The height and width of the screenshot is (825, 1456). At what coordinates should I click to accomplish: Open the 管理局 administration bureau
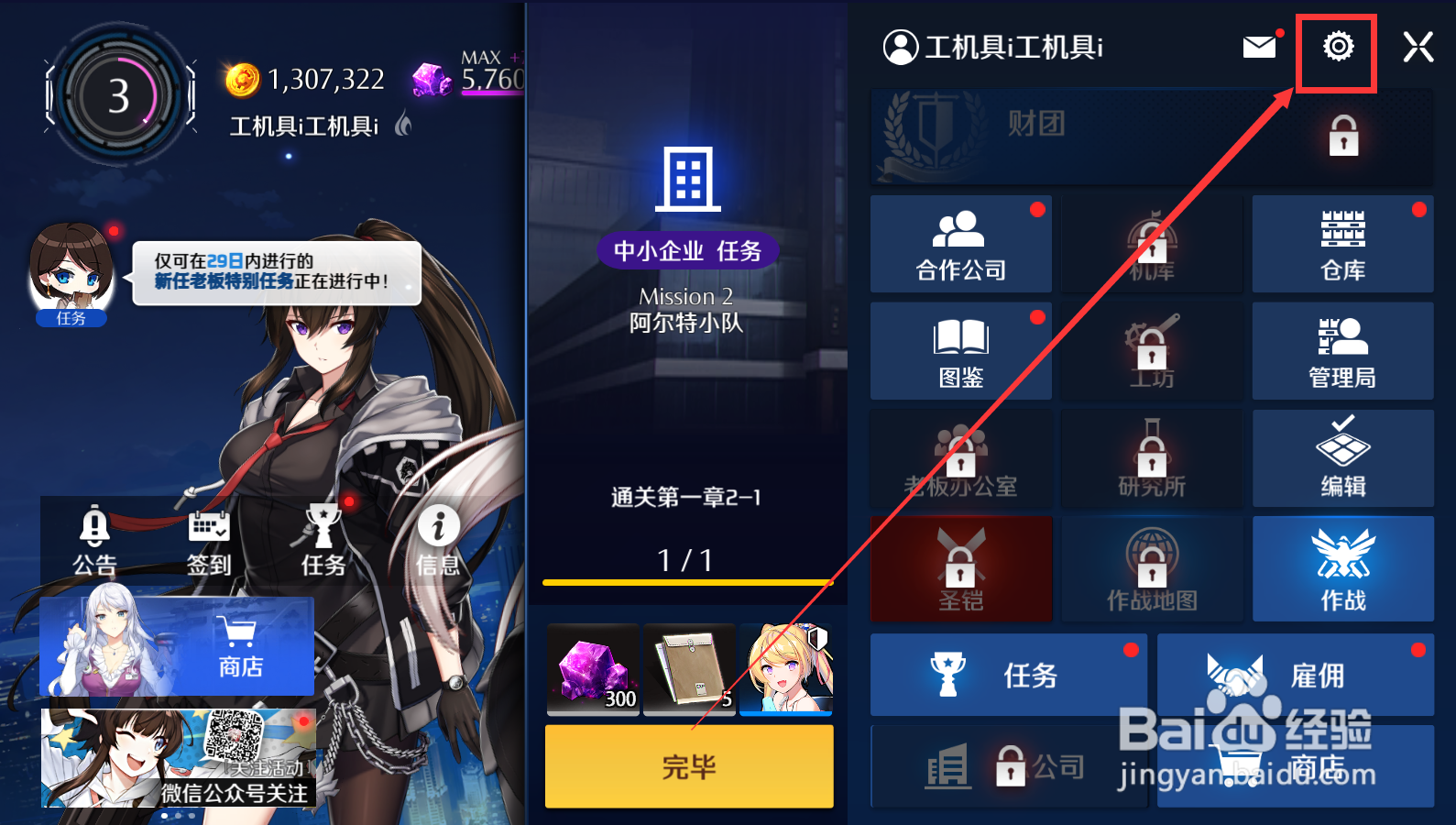1342,351
